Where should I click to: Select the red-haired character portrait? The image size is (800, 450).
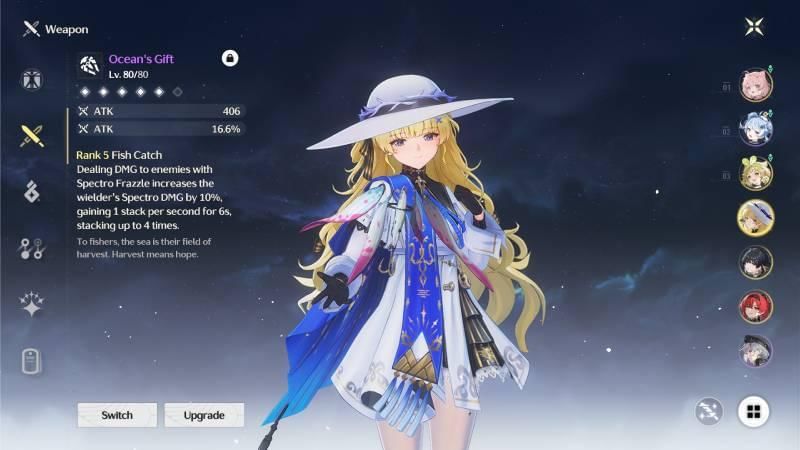pyautogui.click(x=755, y=306)
